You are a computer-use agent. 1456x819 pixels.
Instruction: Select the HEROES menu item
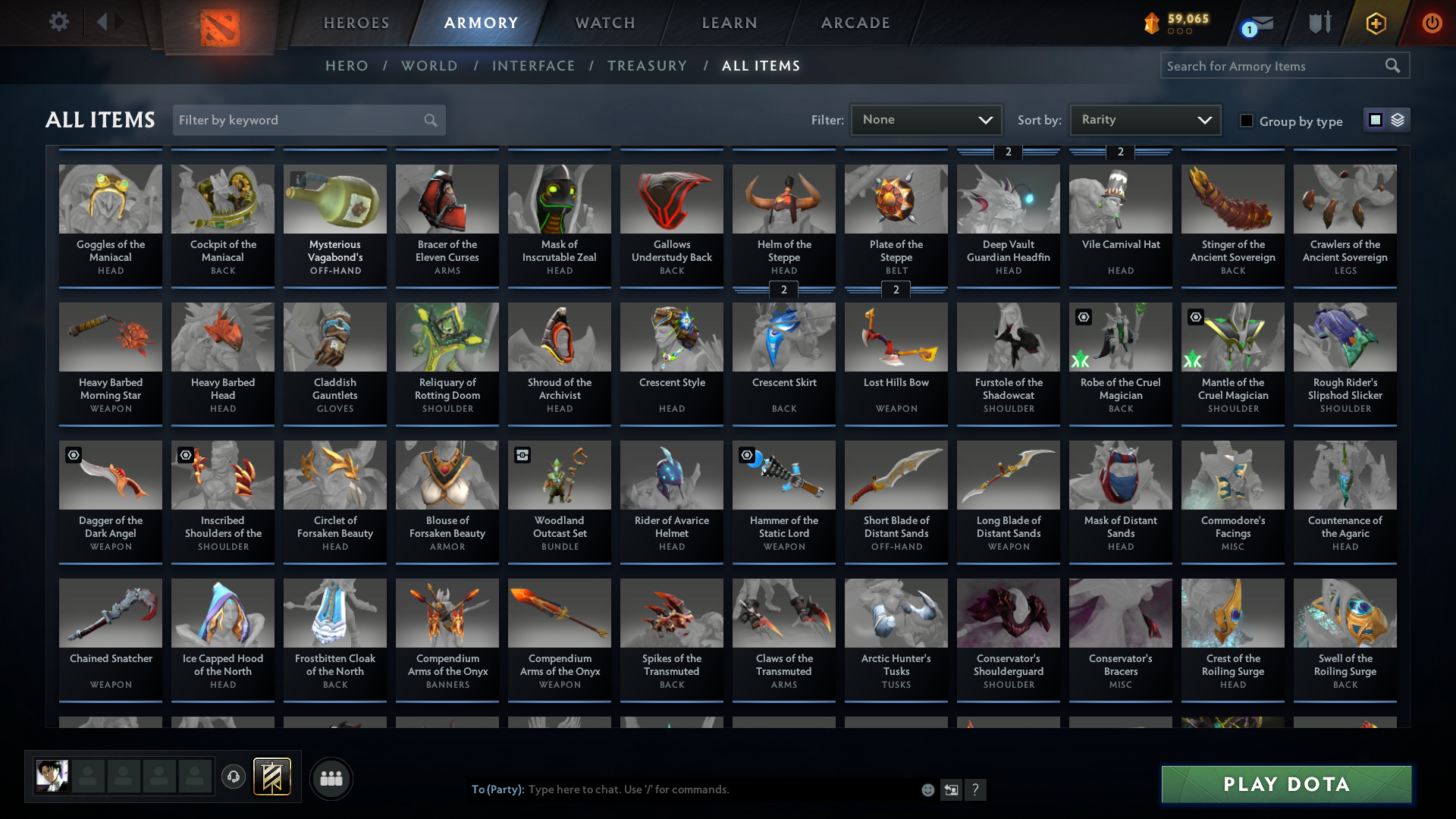[x=356, y=23]
